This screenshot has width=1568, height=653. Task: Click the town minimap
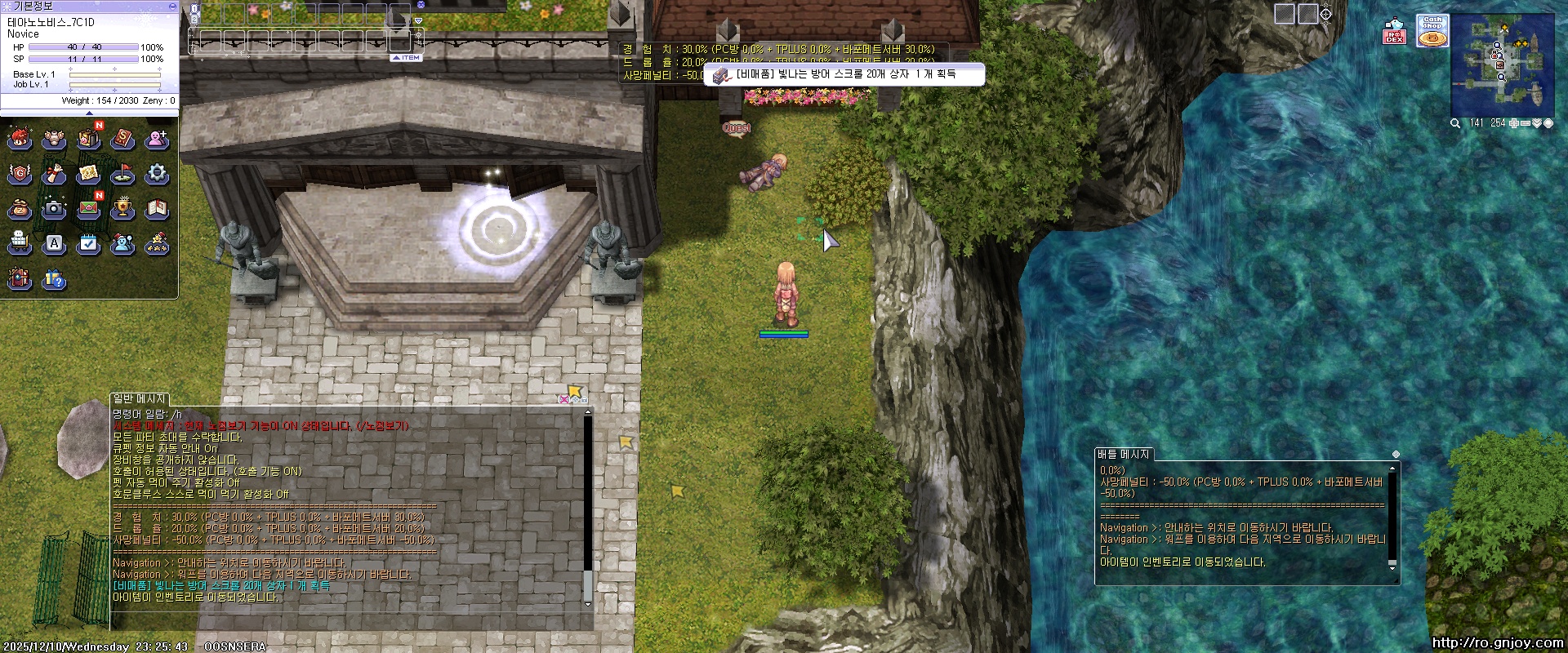click(x=1502, y=63)
